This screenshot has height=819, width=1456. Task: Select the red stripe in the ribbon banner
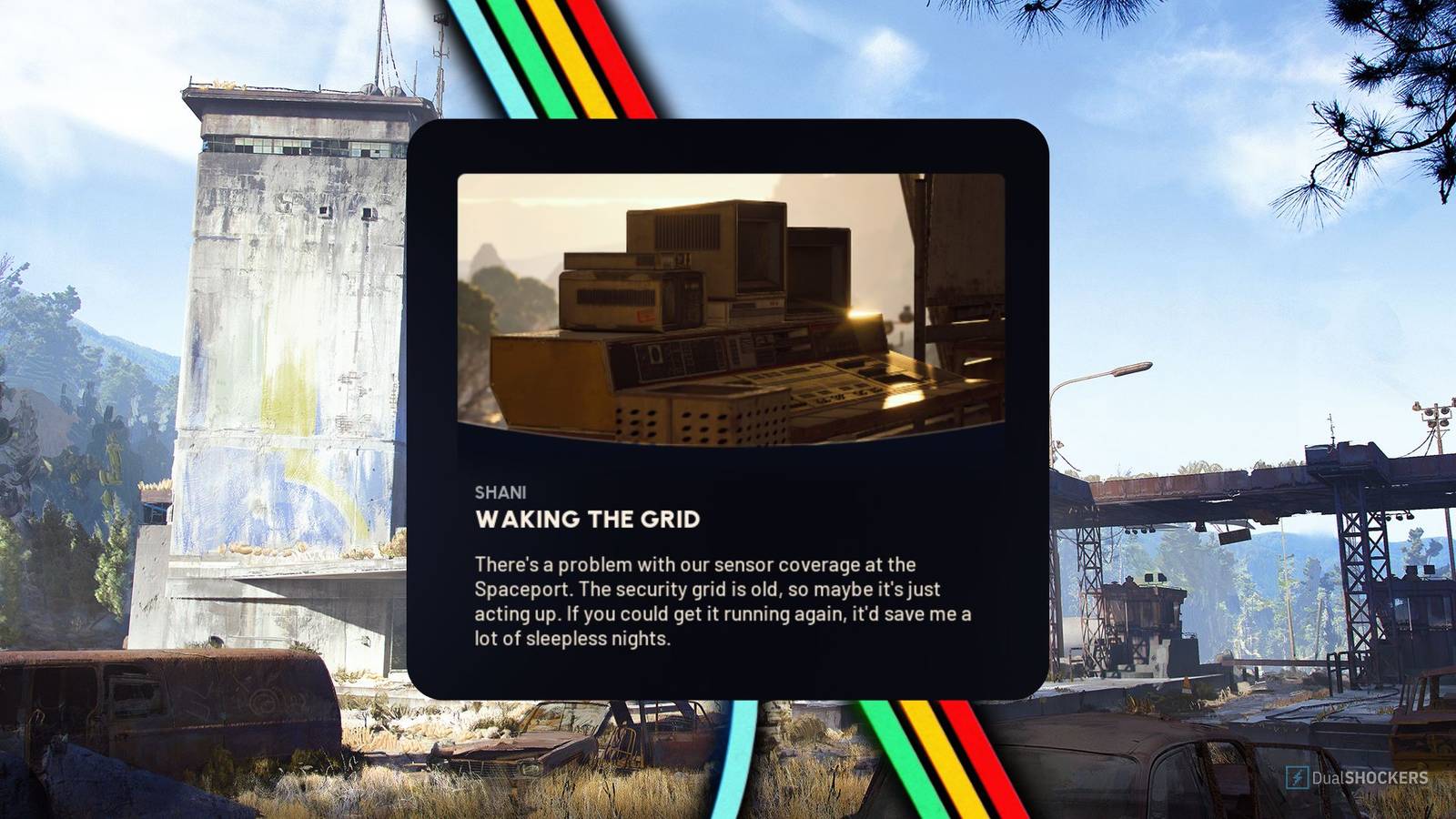(x=591, y=27)
